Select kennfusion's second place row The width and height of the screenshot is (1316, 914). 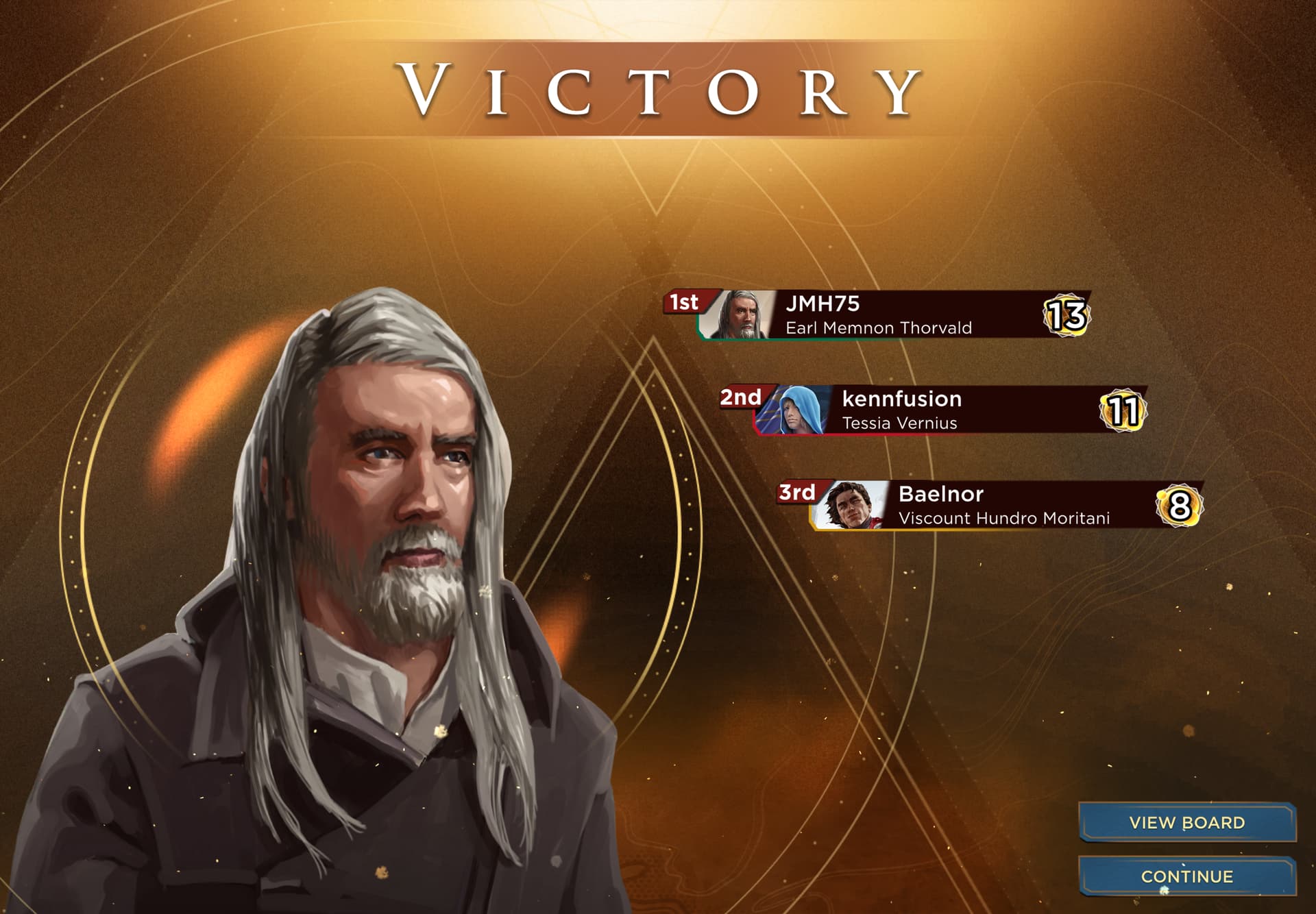pyautogui.click(x=949, y=410)
